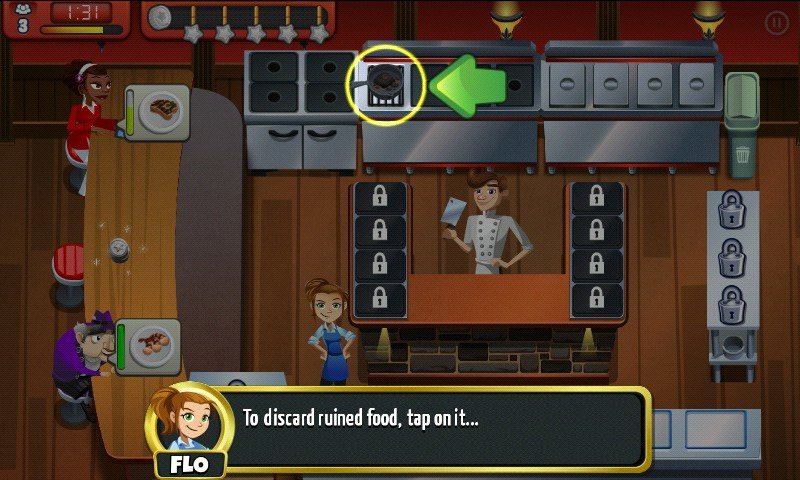The height and width of the screenshot is (480, 800).
Task: Pause the game with the pause button
Action: 776,22
